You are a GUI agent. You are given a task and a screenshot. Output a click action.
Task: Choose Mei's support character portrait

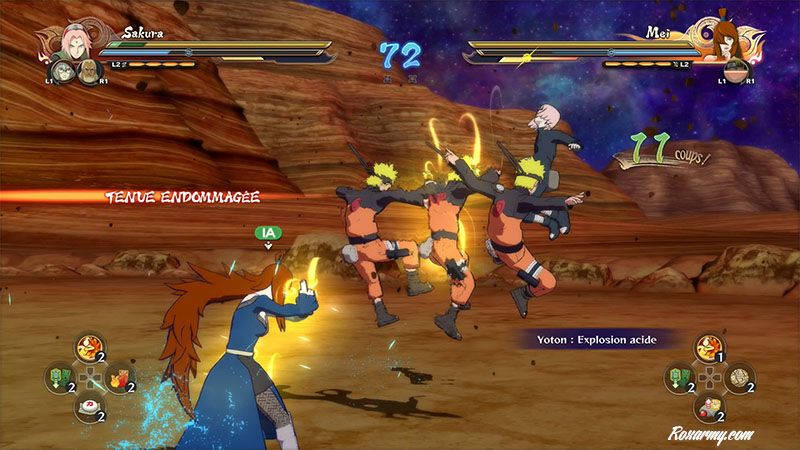coord(737,70)
